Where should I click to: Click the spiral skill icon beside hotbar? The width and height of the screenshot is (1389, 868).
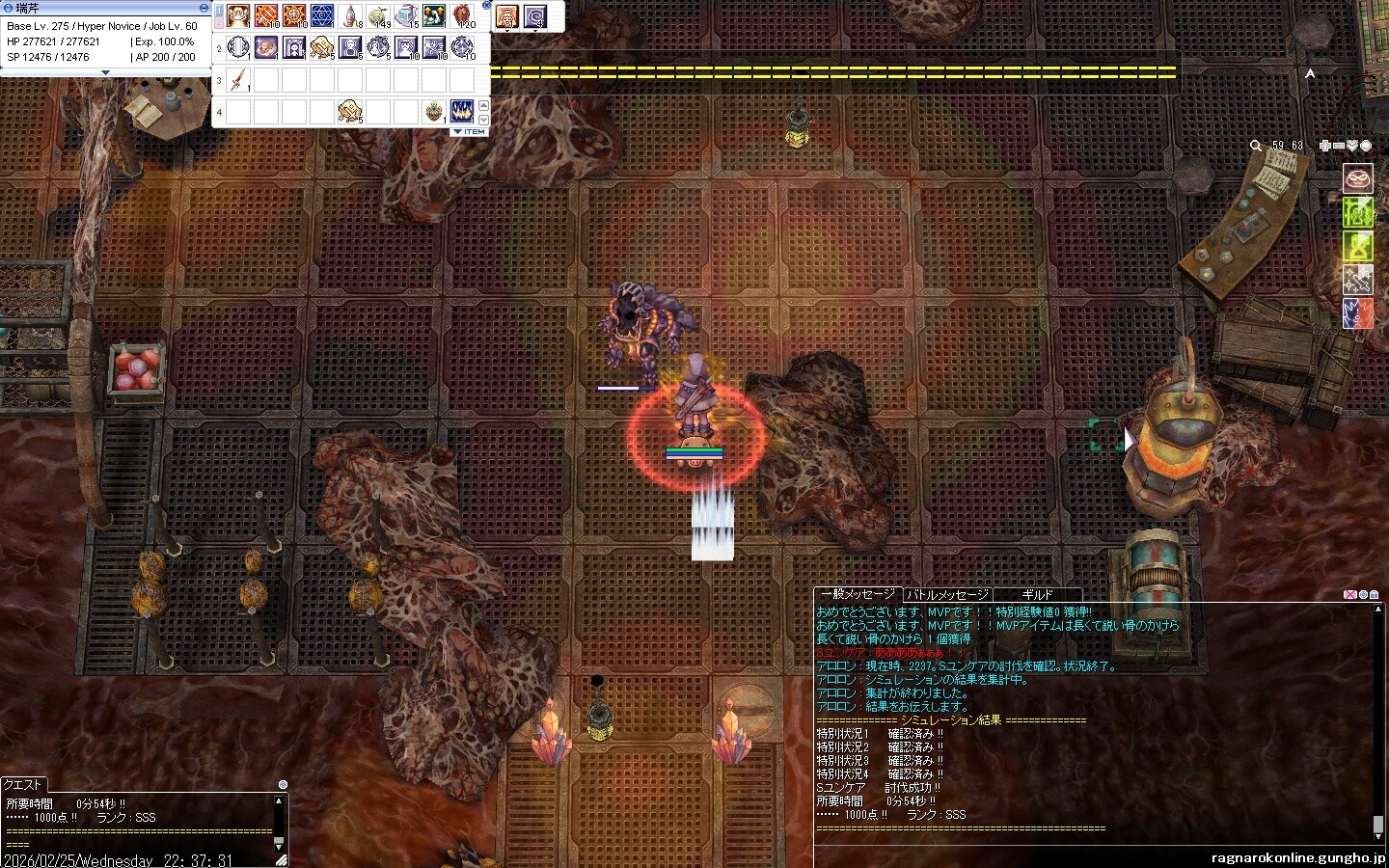pos(535,16)
